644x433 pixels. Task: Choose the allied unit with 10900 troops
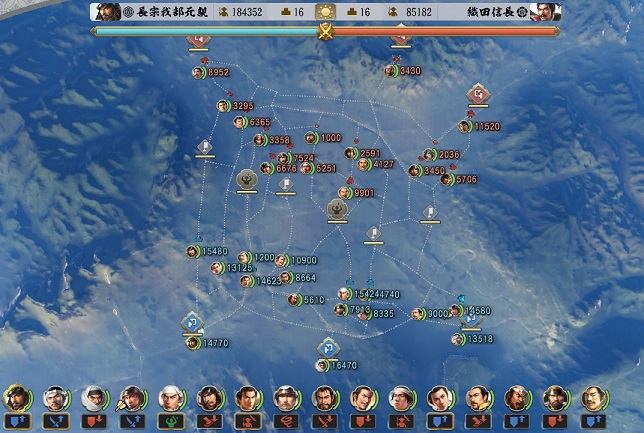[x=282, y=260]
